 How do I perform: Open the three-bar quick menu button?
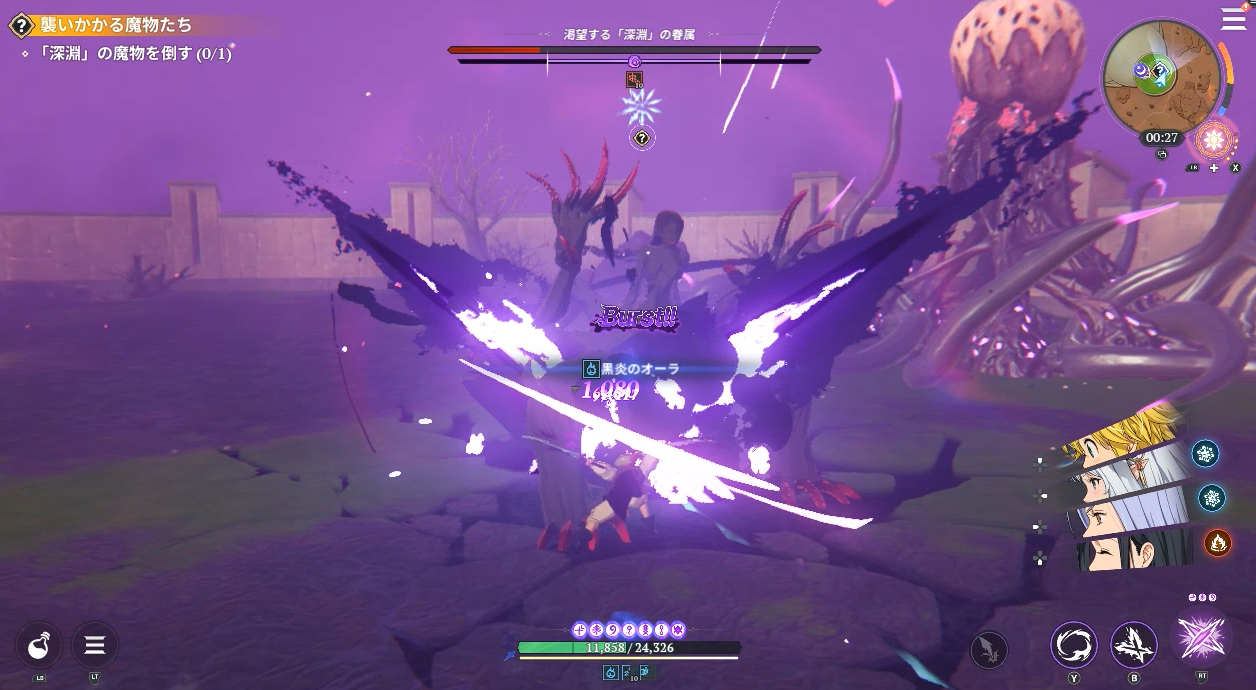[x=95, y=645]
